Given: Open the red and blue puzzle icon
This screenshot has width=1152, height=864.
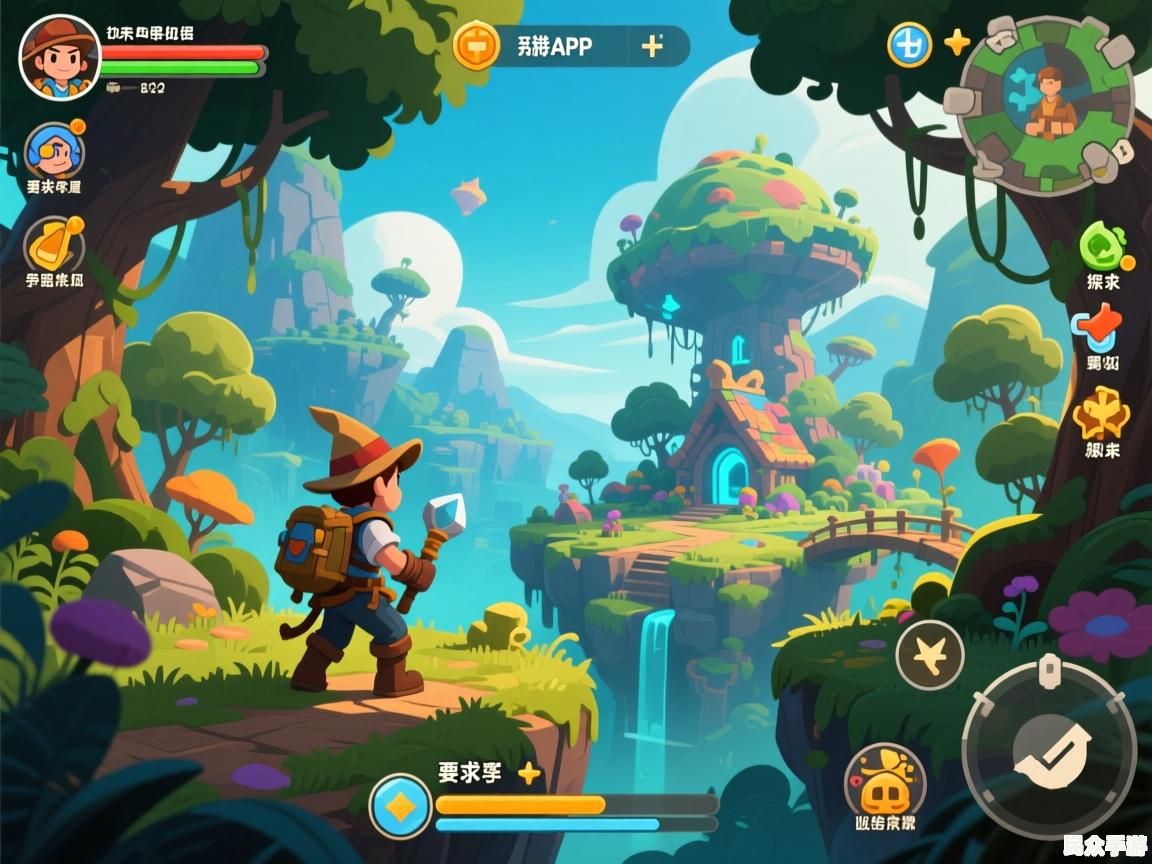Looking at the screenshot, I should 1098,328.
